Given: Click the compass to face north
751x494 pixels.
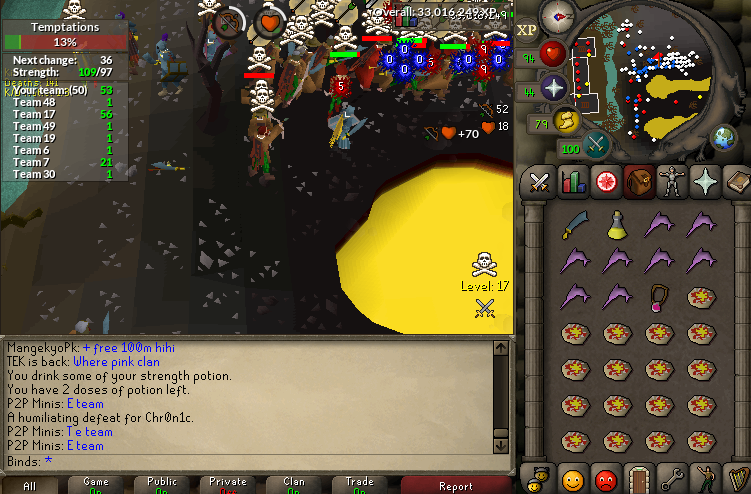Looking at the screenshot, I should click(556, 17).
